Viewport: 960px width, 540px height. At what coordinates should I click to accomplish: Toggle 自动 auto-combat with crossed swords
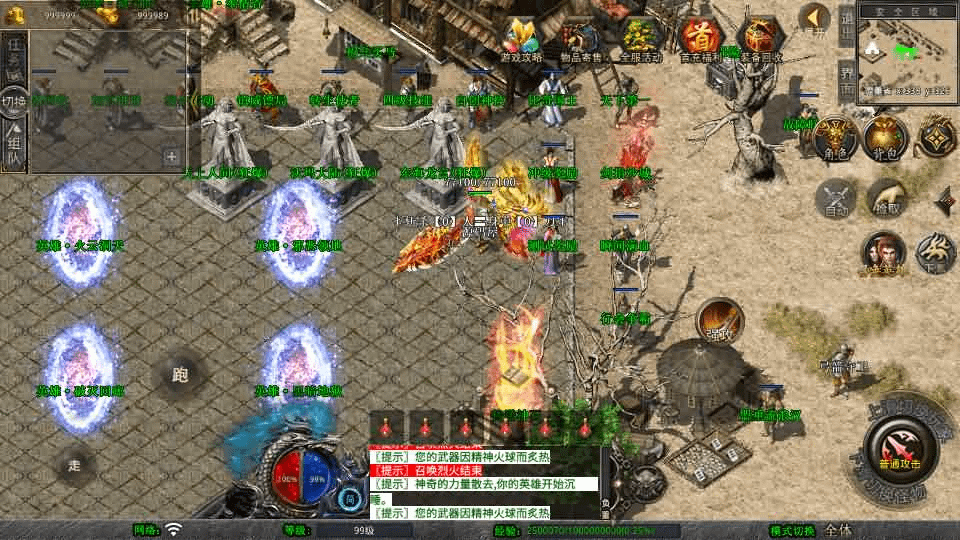(835, 198)
